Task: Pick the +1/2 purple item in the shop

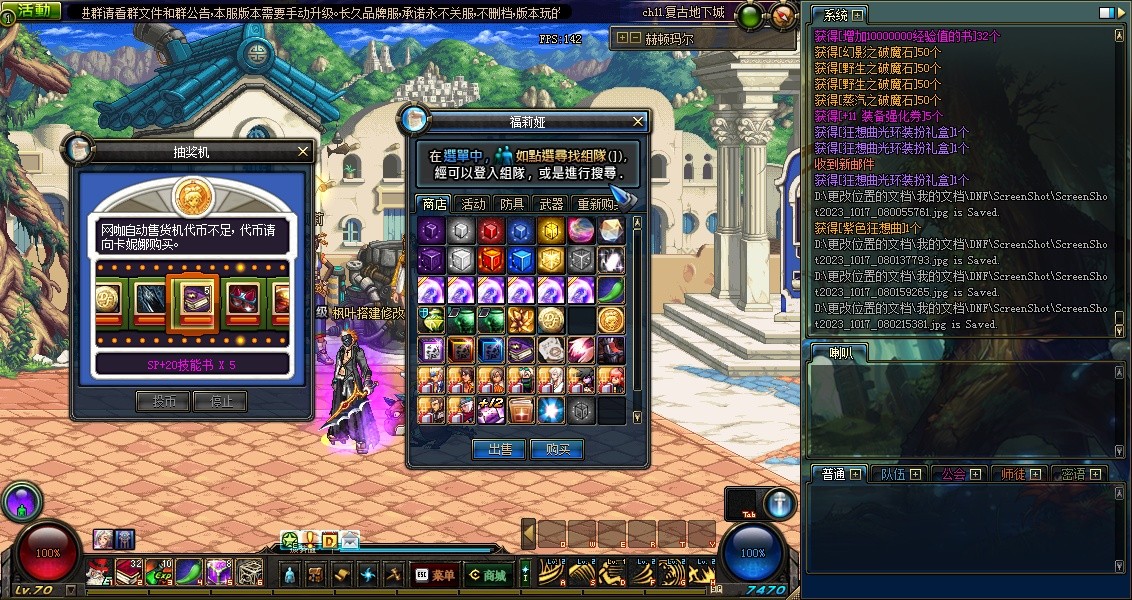Action: coord(491,409)
